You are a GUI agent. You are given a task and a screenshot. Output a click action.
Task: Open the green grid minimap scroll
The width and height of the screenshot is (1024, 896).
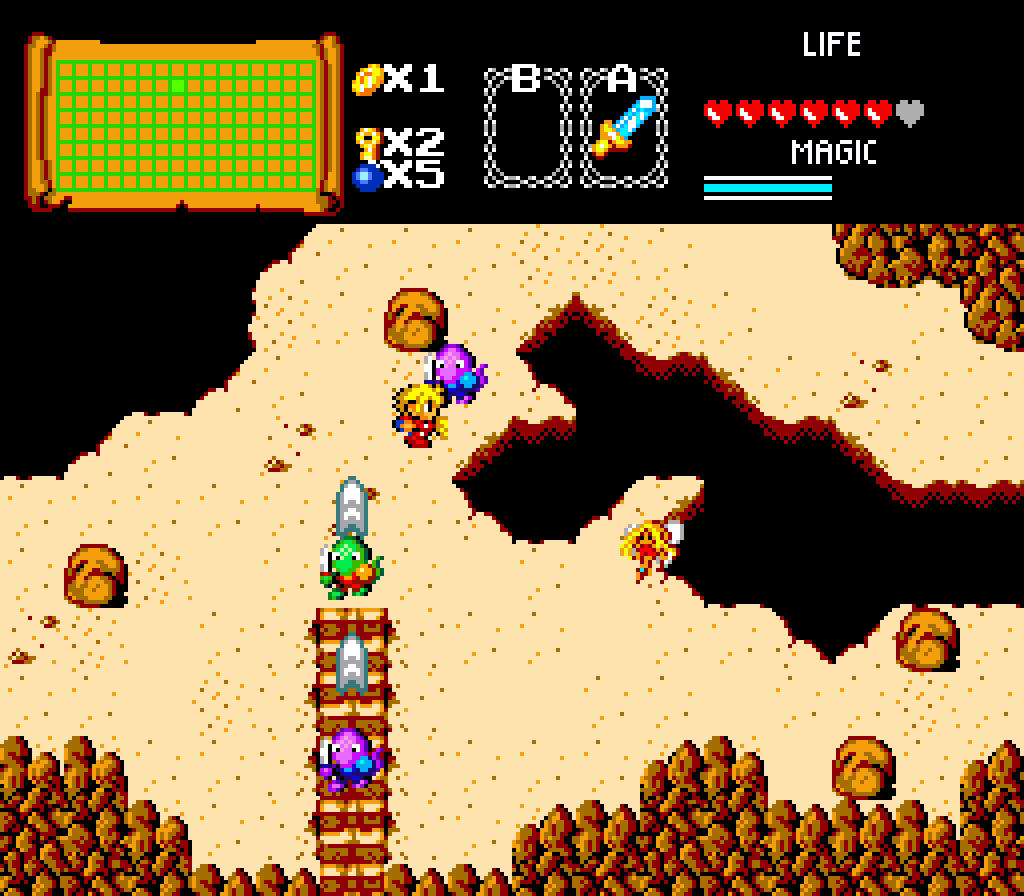click(184, 124)
